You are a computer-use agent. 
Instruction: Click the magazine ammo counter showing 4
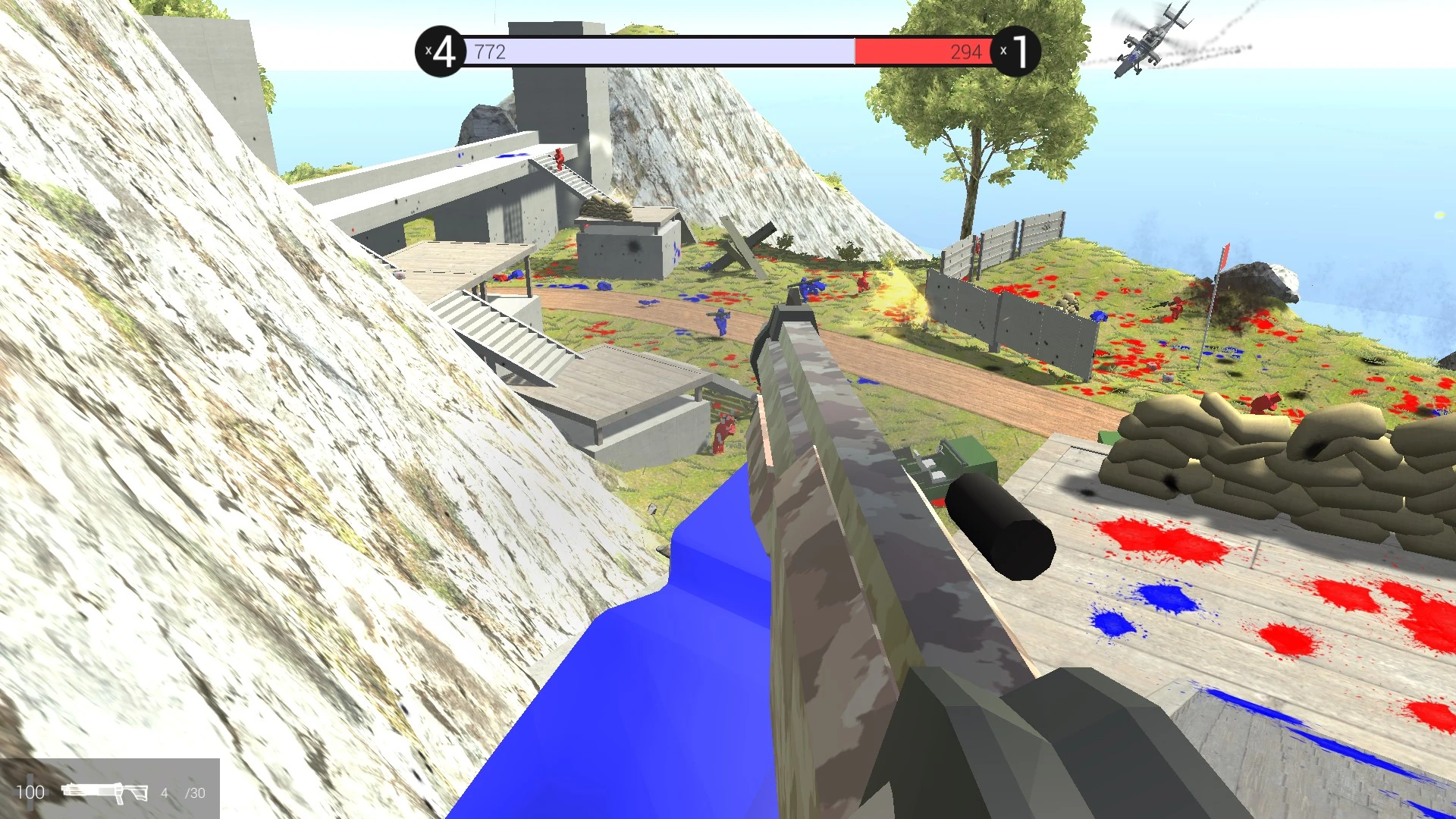tap(165, 792)
